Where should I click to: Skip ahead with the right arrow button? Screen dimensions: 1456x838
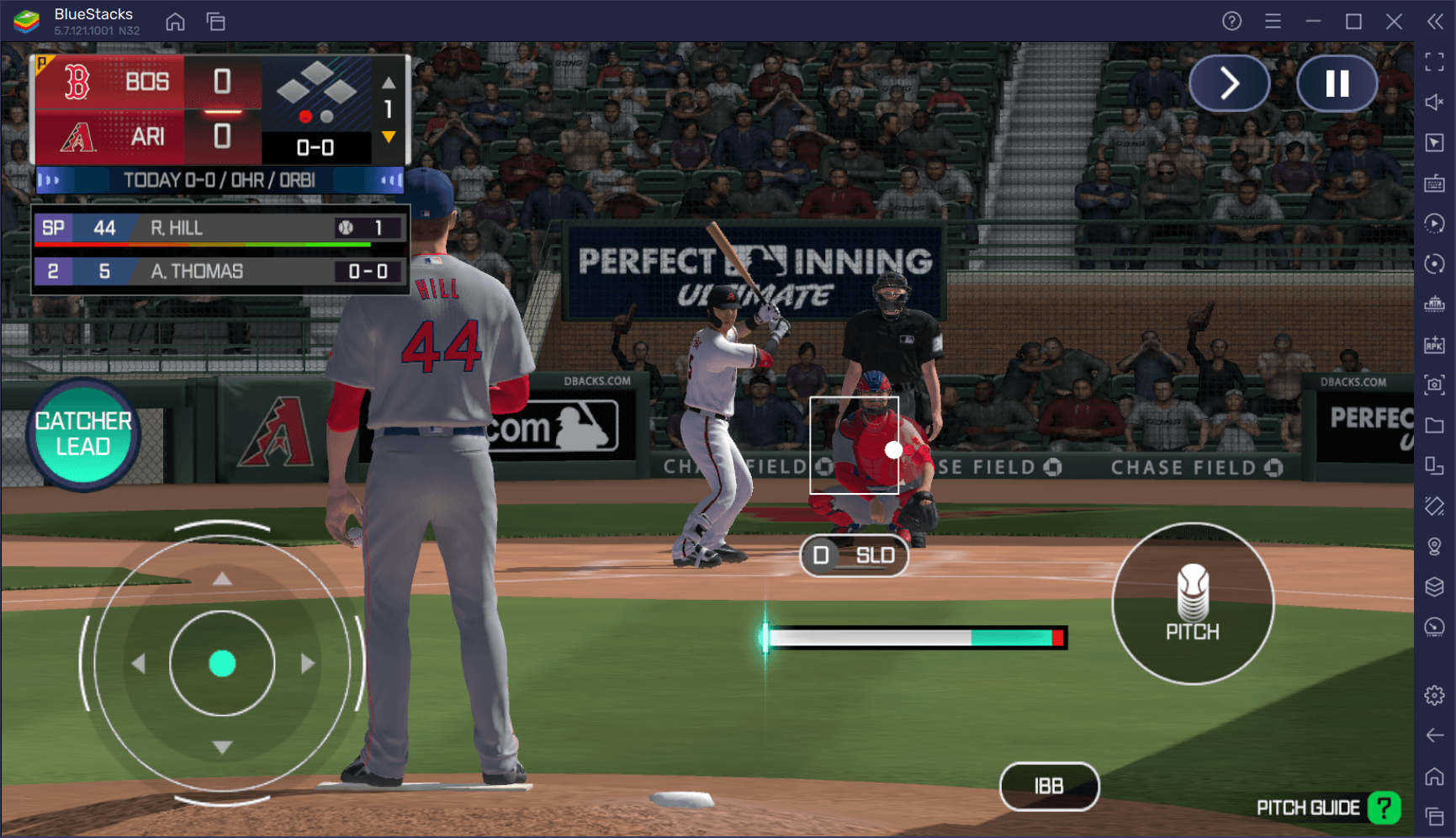[x=1229, y=83]
